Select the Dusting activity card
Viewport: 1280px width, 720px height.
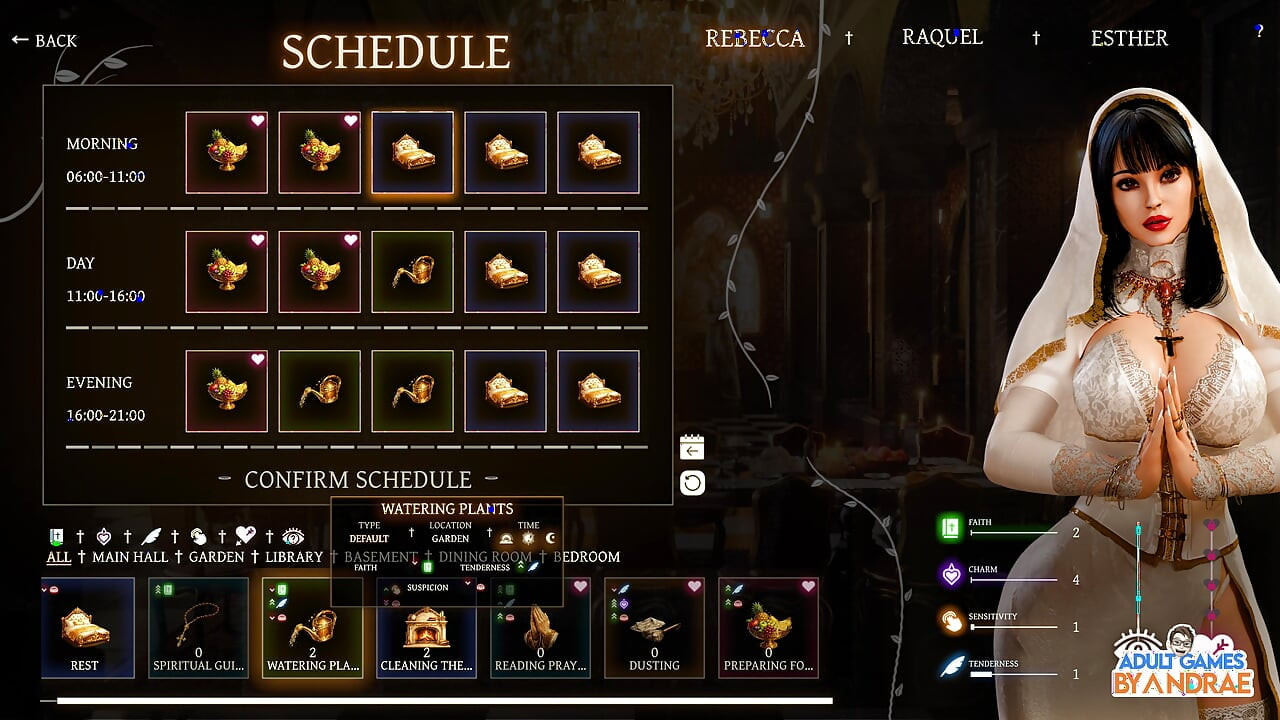pyautogui.click(x=654, y=628)
